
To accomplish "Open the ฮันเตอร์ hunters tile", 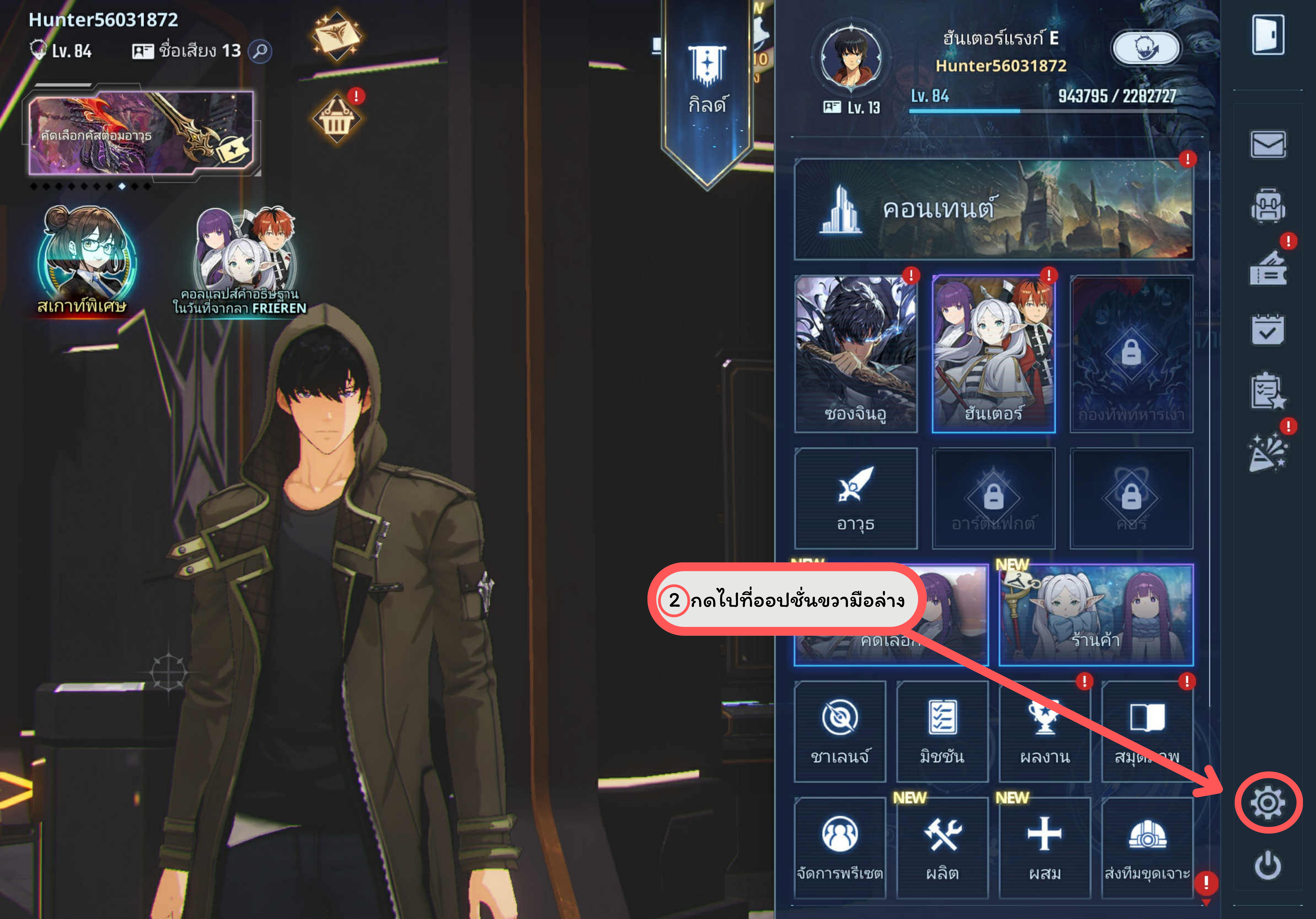I will [x=993, y=353].
